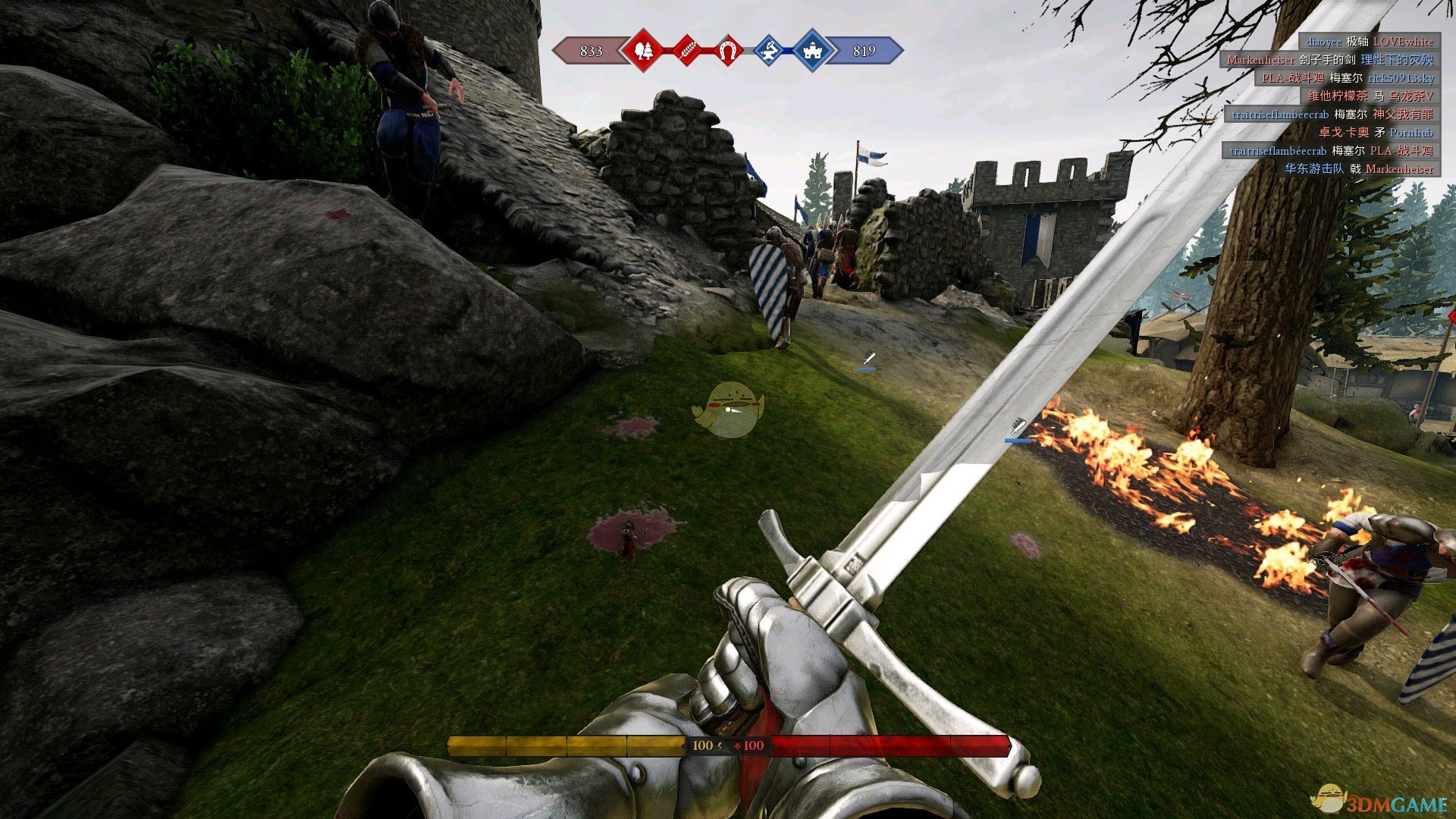The image size is (1456, 819).
Task: Select the red forest tree objective icon
Action: 643,51
